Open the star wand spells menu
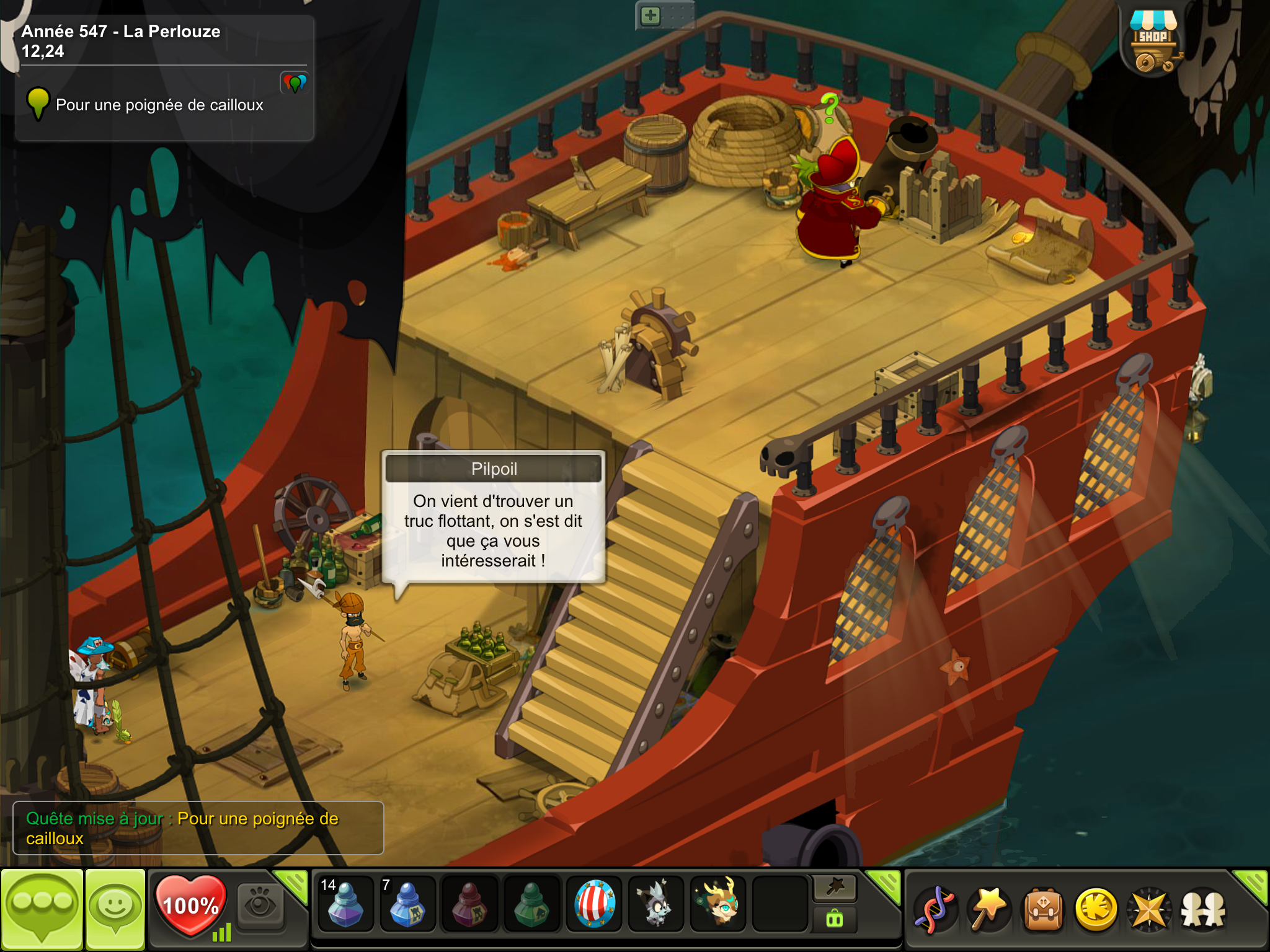Viewport: 1270px width, 952px height. tap(989, 910)
